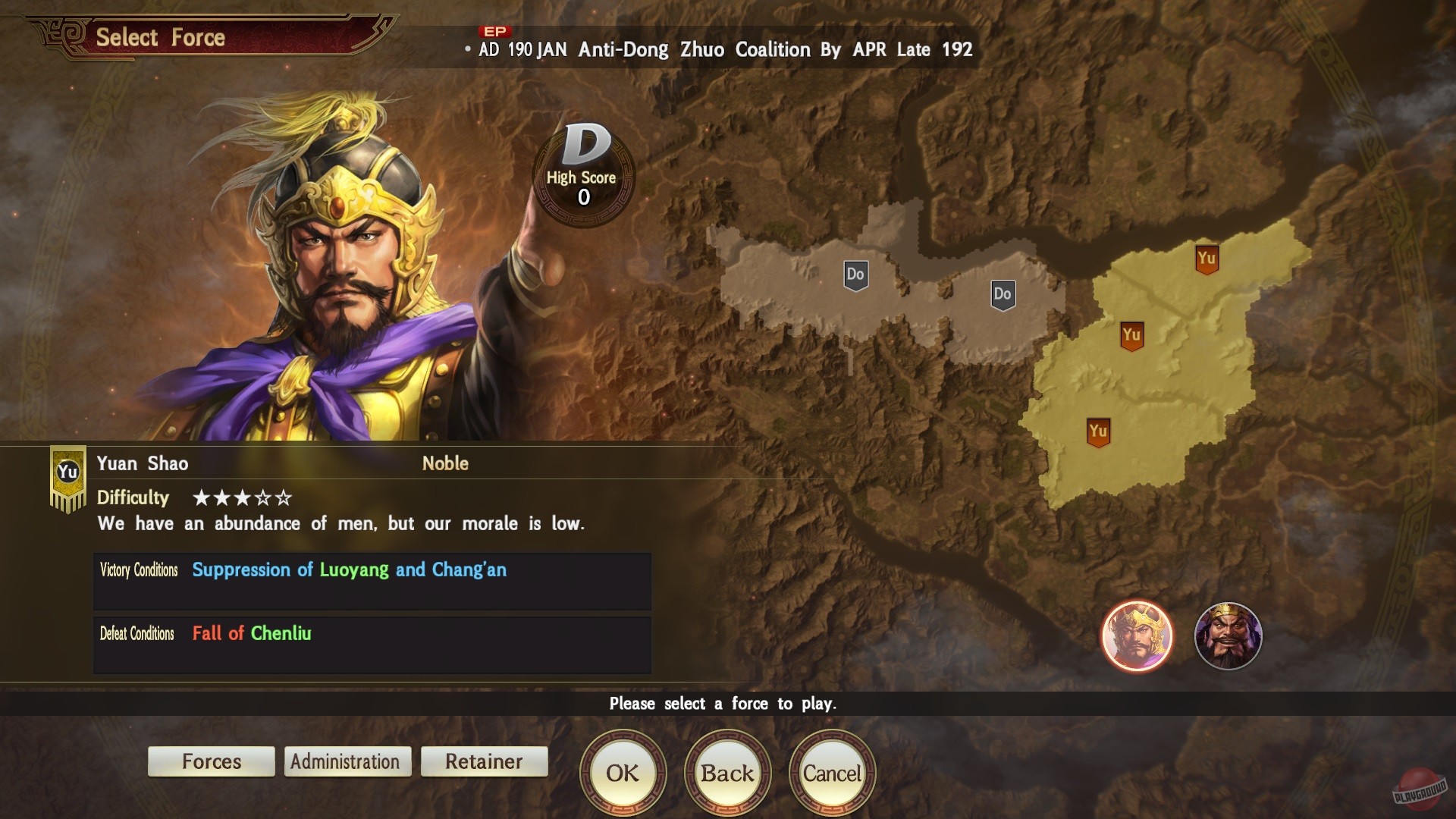The height and width of the screenshot is (819, 1456).
Task: Go back using the Back button
Action: tap(726, 772)
